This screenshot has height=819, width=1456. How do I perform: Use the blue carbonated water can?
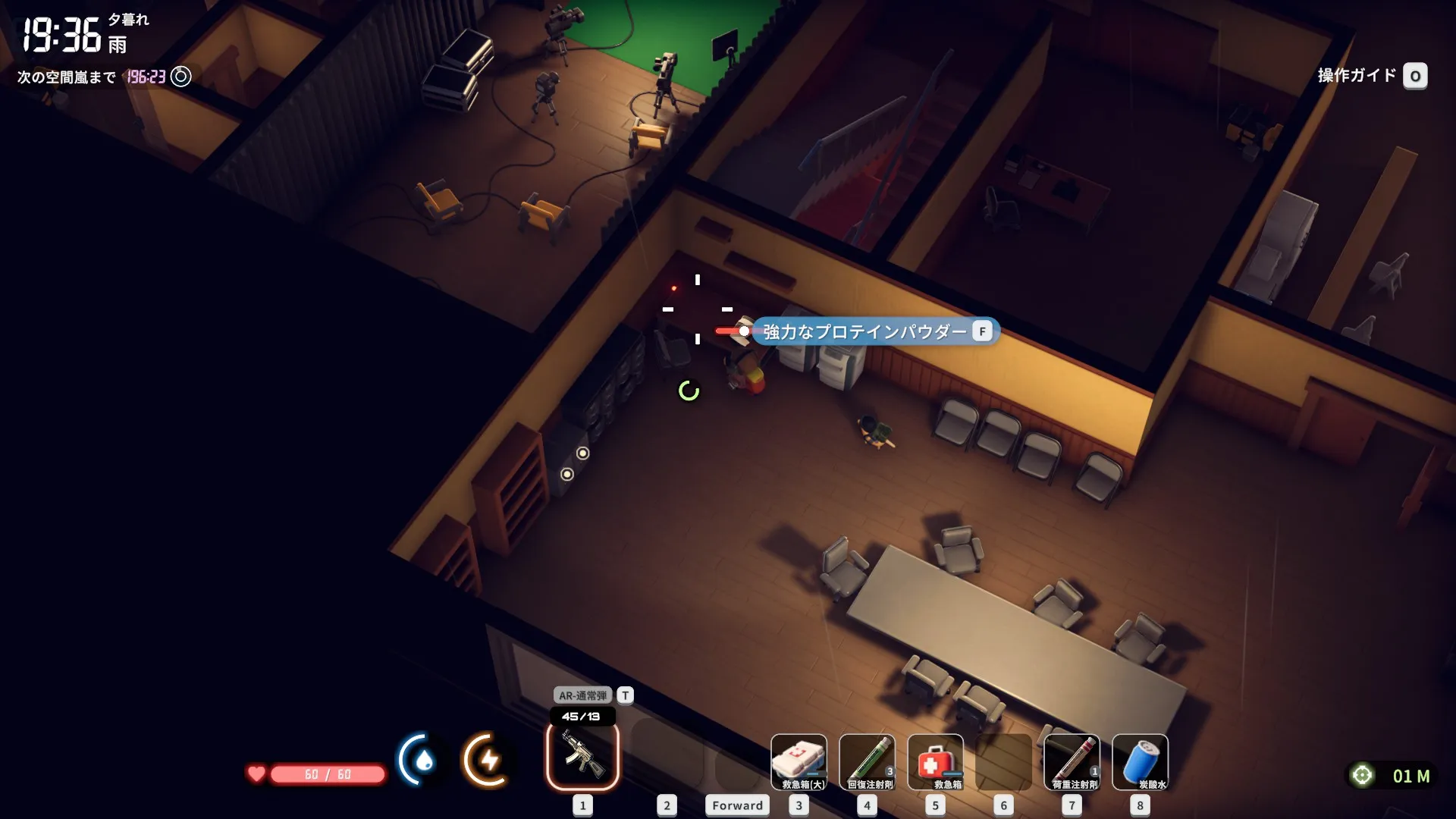coord(1140,761)
